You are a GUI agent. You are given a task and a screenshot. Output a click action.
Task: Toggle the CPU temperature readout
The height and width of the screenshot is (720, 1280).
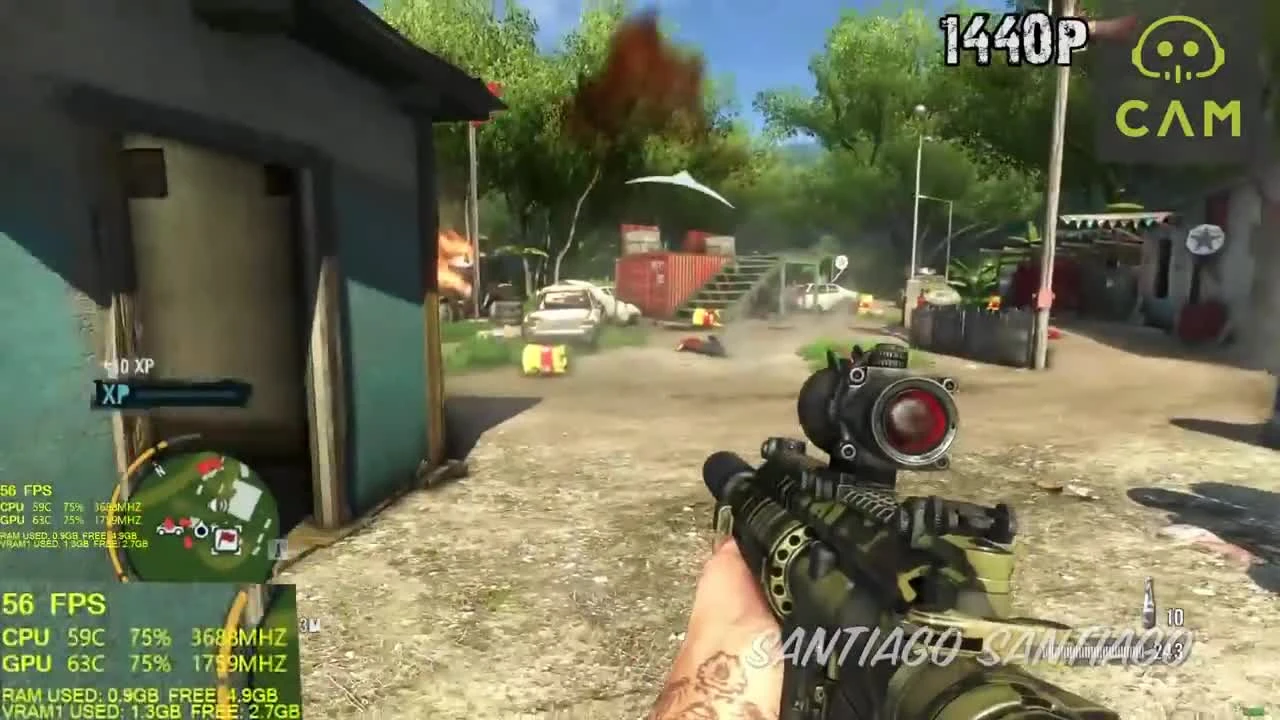click(86, 637)
